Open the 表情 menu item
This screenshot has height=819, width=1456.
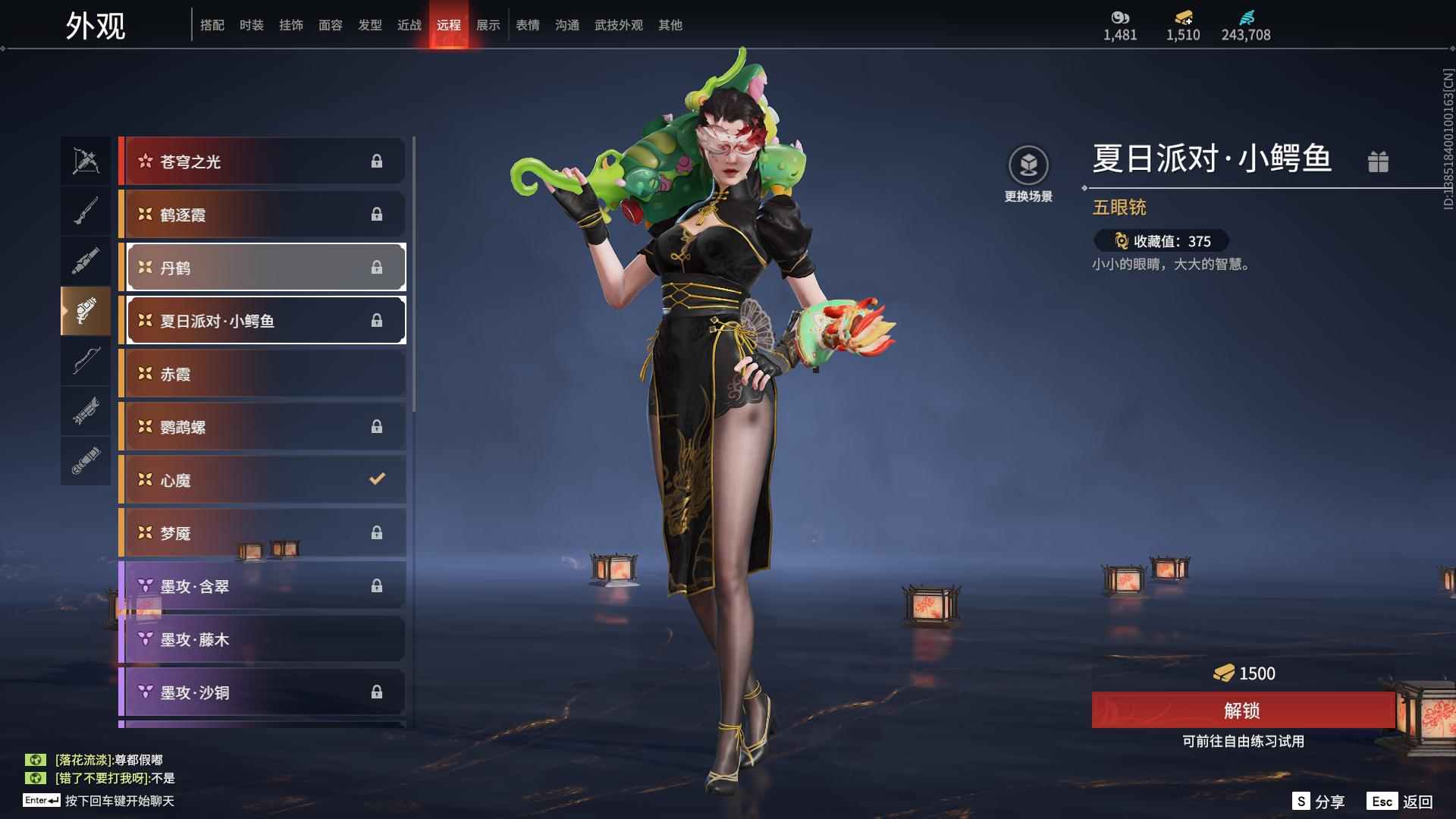pos(527,24)
